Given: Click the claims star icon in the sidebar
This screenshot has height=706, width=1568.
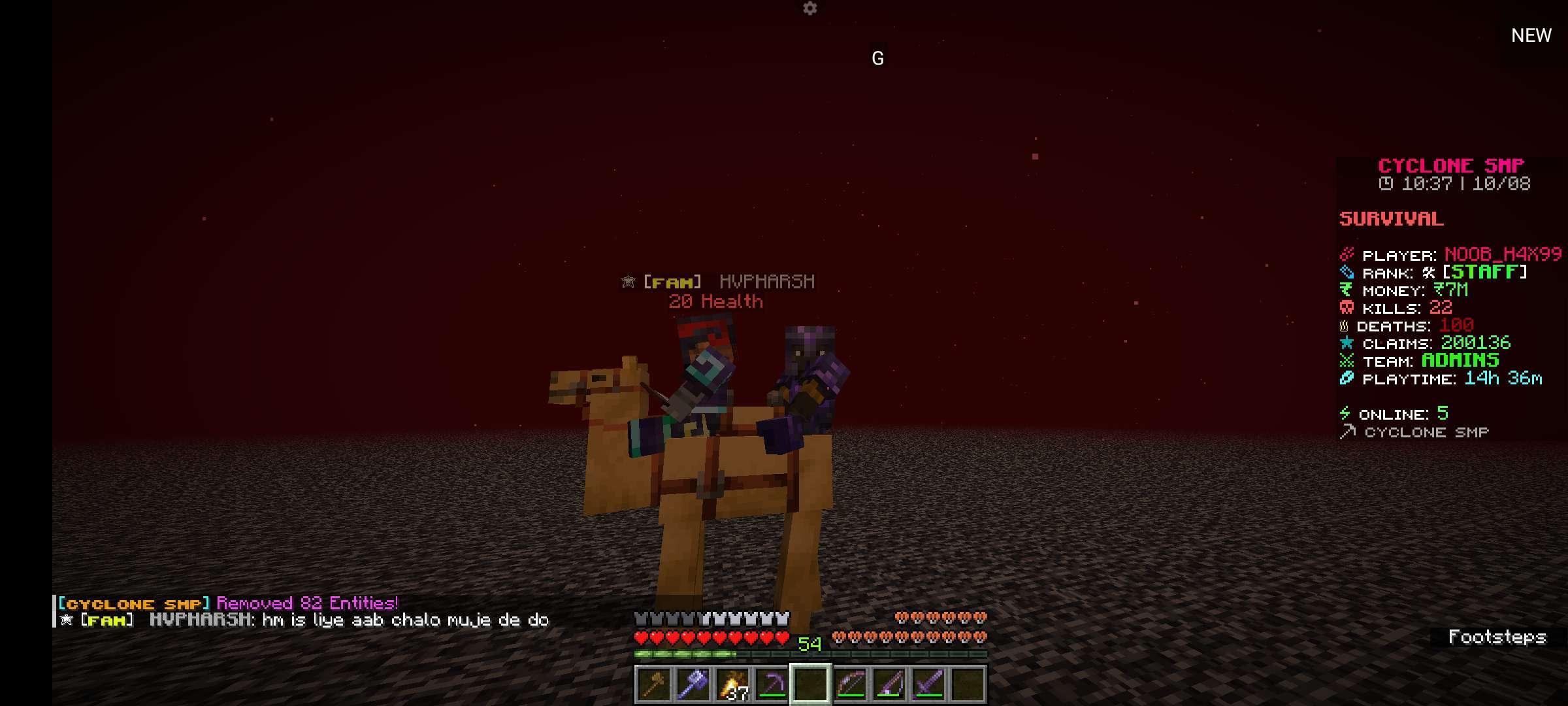Looking at the screenshot, I should (x=1345, y=341).
